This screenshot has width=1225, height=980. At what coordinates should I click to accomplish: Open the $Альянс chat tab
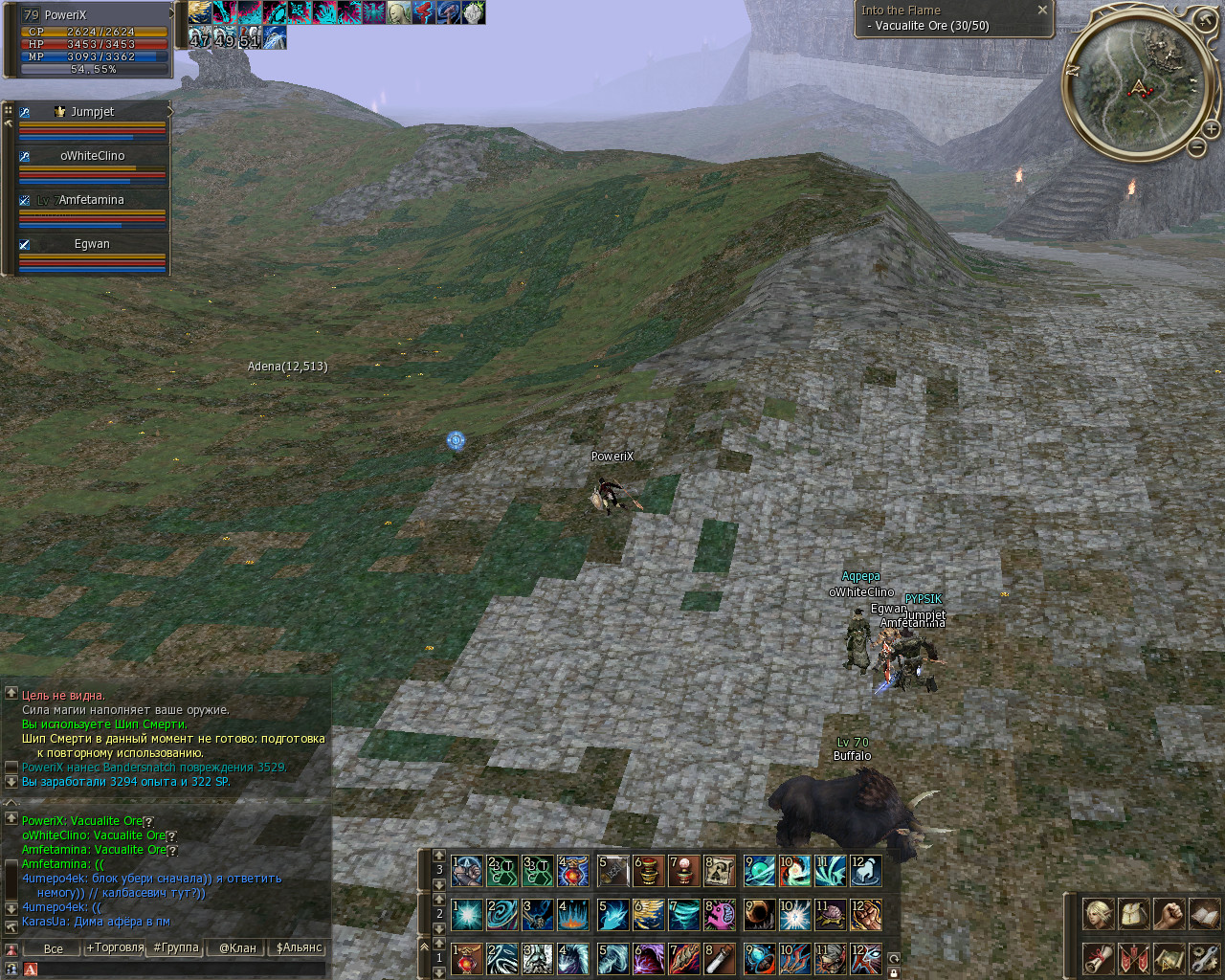pyautogui.click(x=299, y=948)
